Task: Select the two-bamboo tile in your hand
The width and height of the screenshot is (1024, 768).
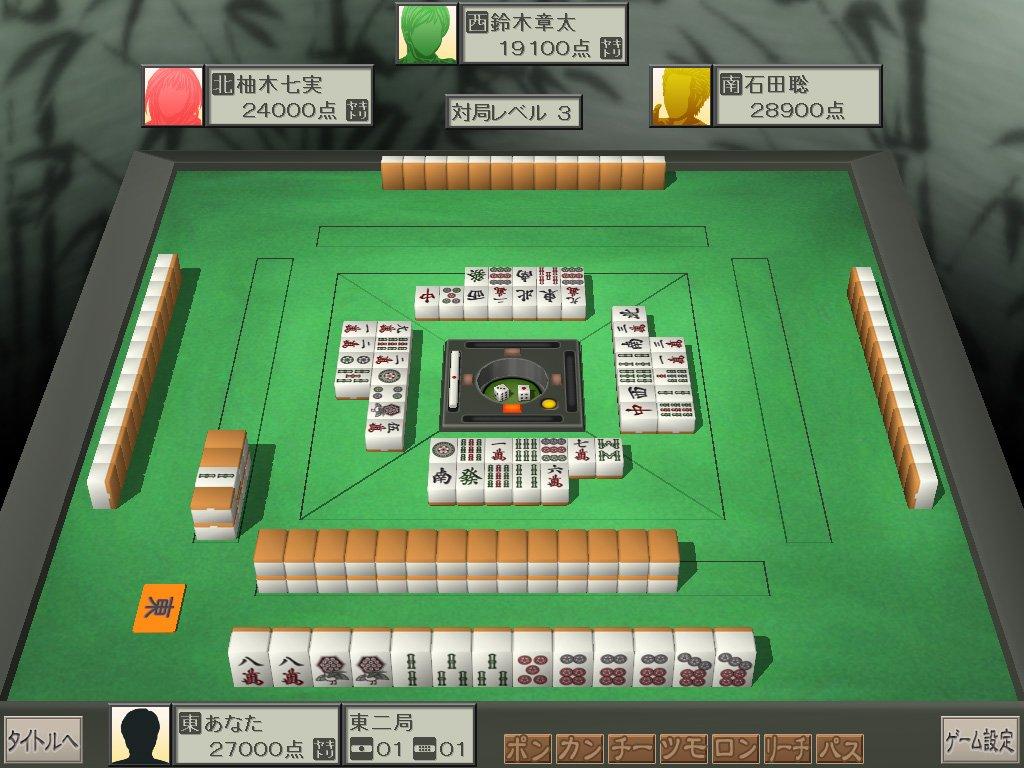Action: (x=410, y=661)
